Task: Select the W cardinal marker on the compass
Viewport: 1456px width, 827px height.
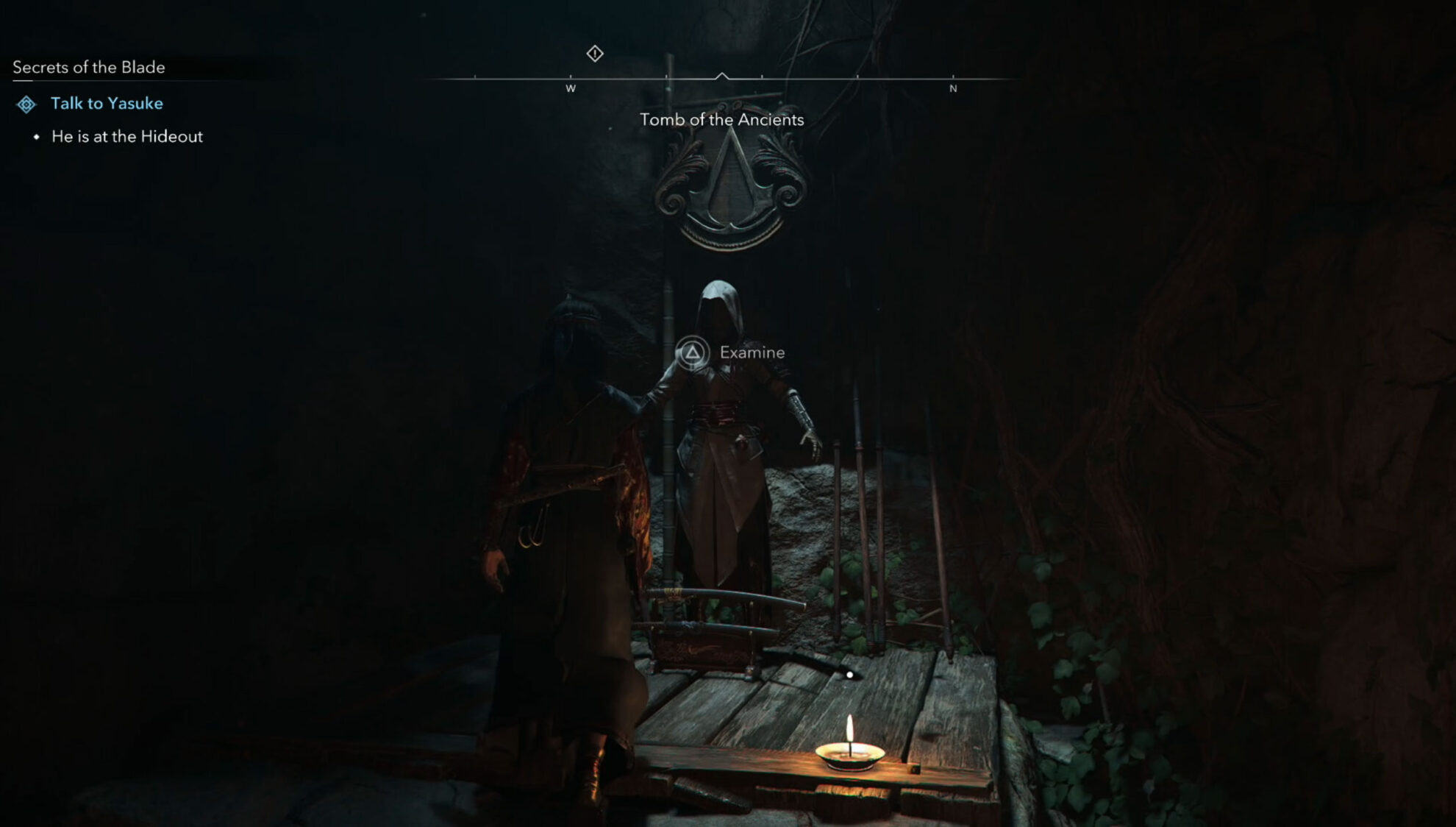Action: [571, 87]
